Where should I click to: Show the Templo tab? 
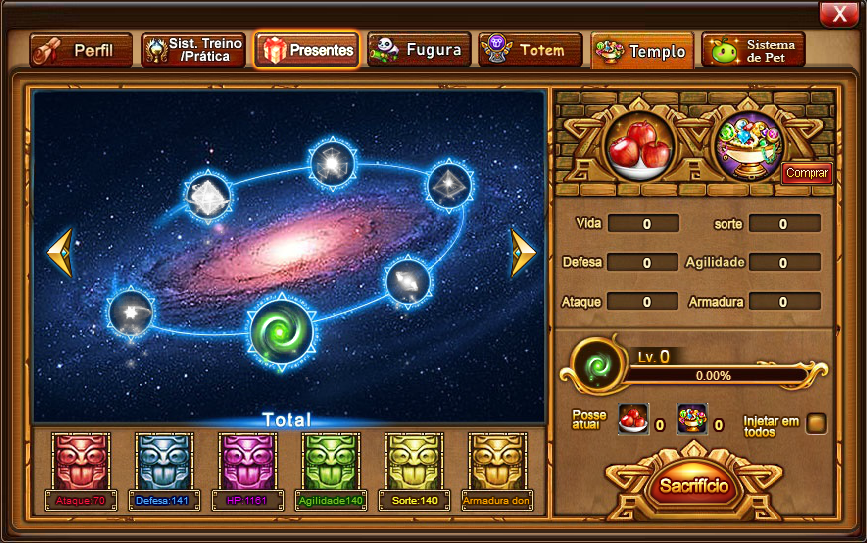[x=642, y=51]
